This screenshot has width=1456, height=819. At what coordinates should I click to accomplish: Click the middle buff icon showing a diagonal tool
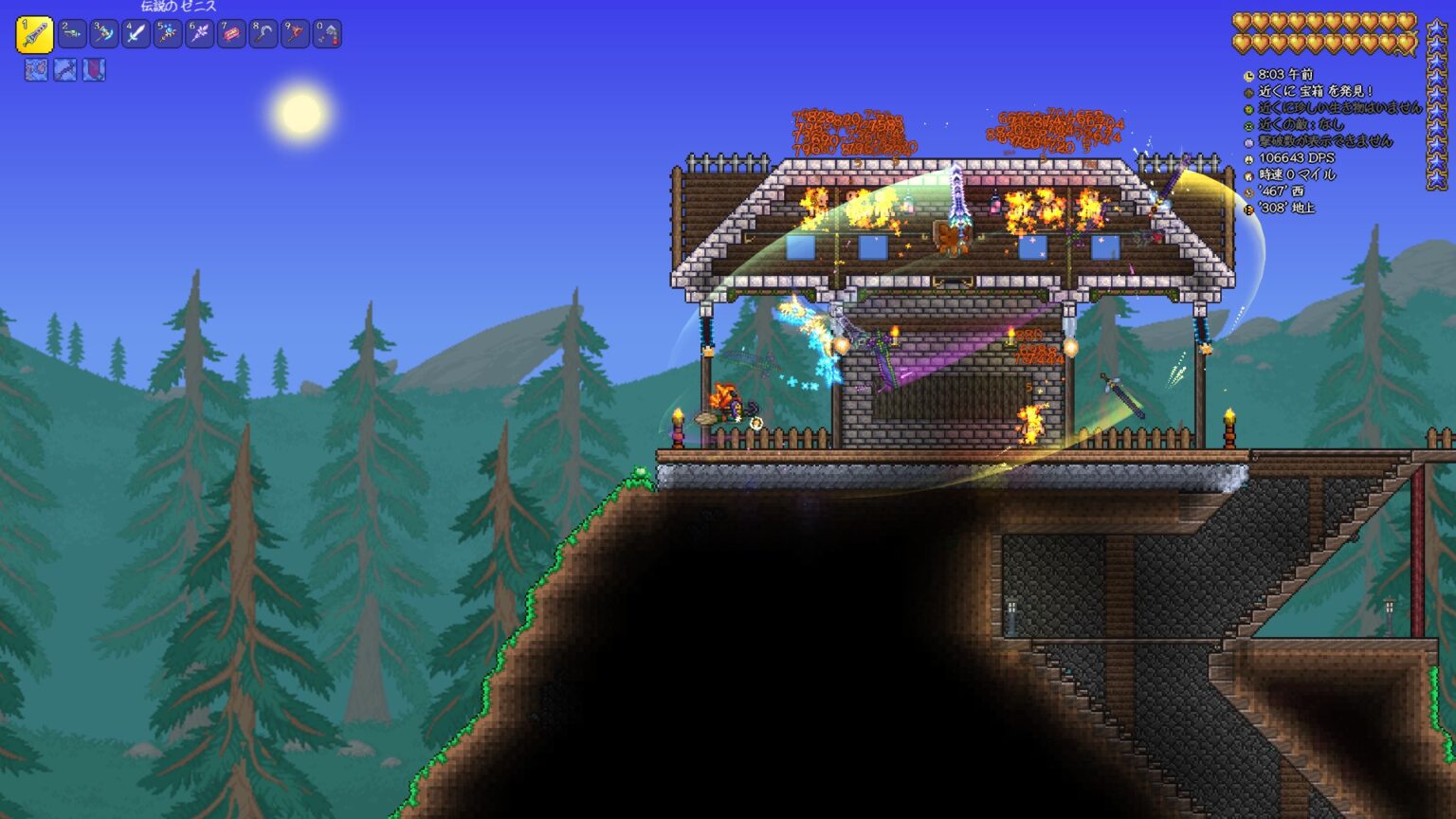(x=64, y=69)
